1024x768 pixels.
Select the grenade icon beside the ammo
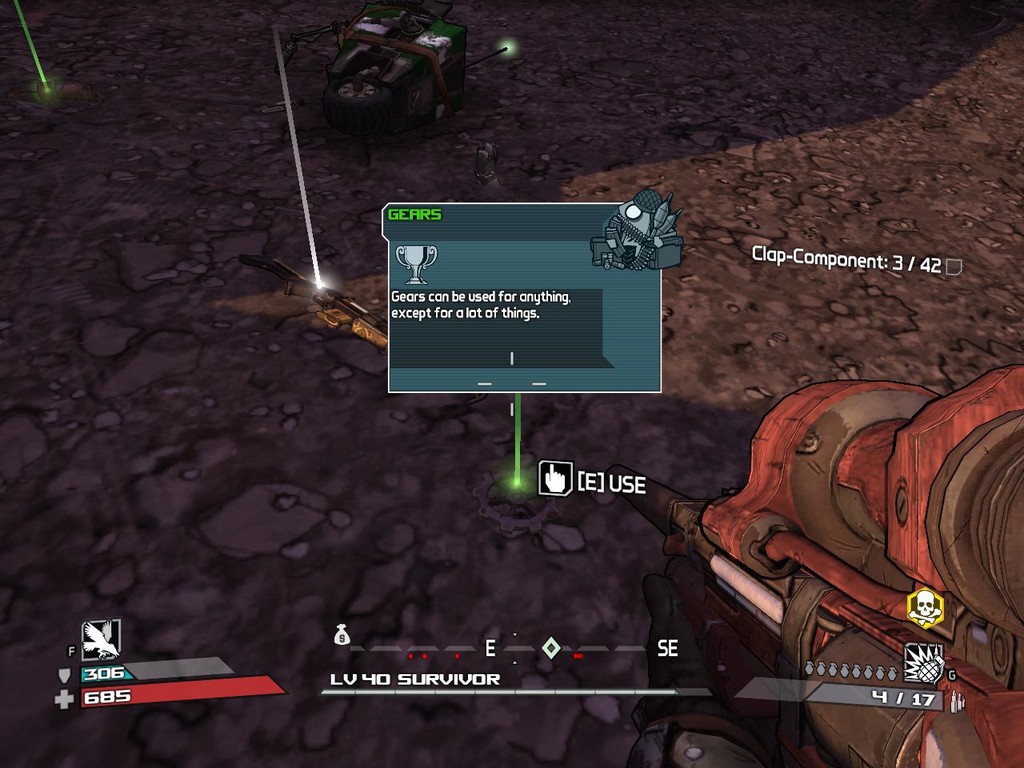point(923,662)
